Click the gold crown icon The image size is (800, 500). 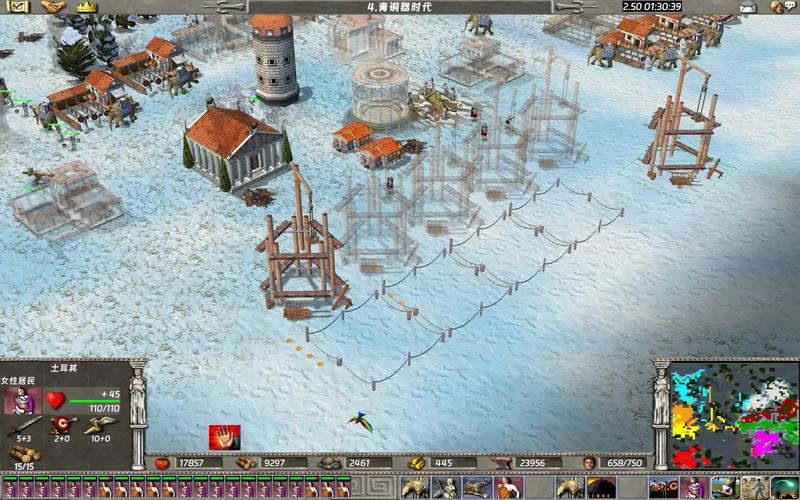(x=87, y=7)
